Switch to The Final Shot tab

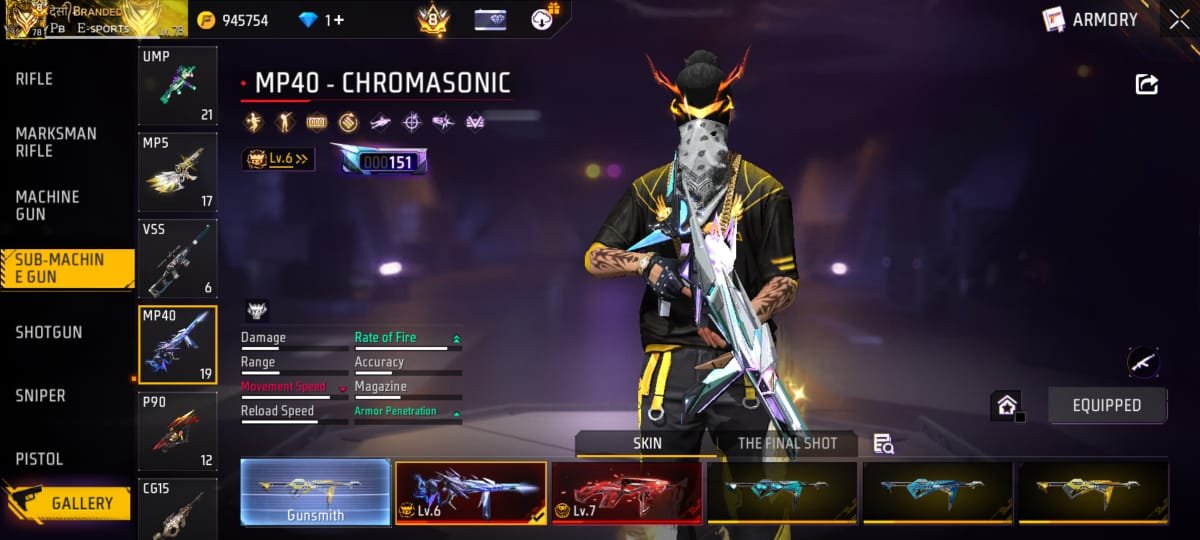click(x=787, y=444)
